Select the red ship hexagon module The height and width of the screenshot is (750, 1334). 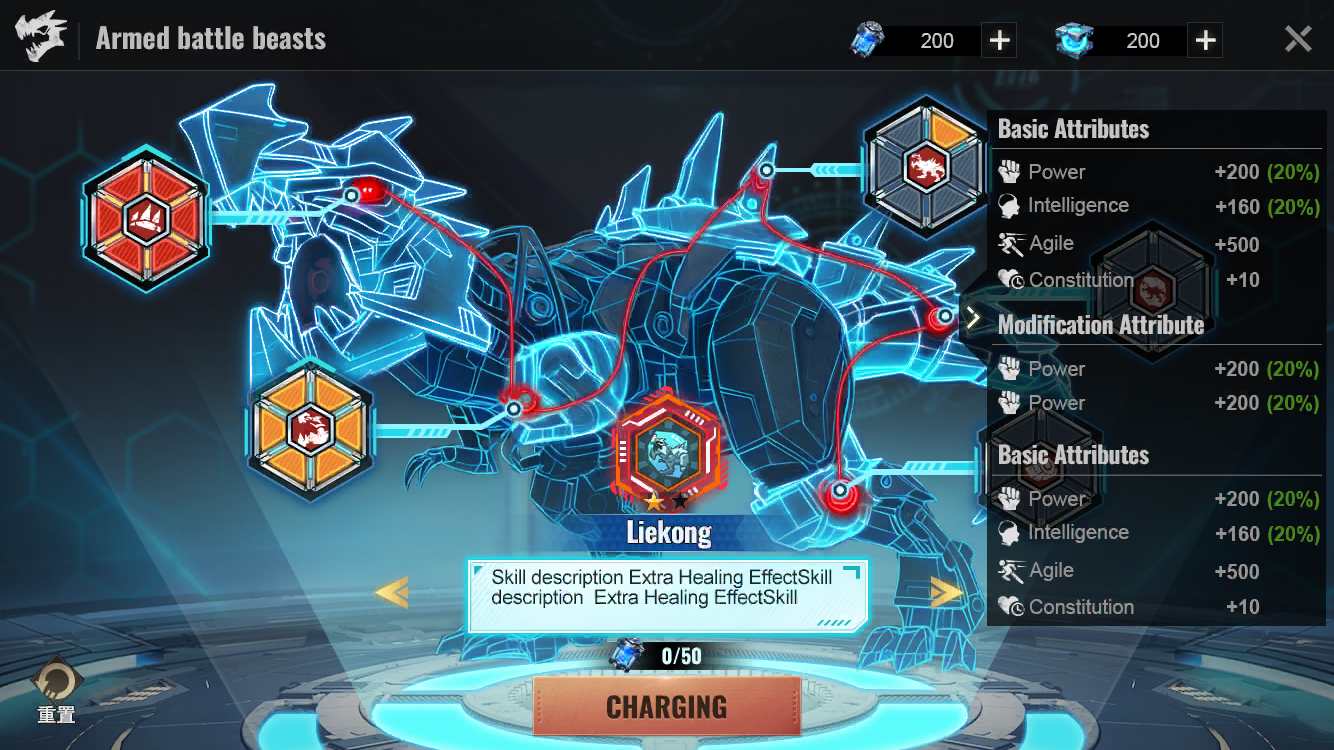(x=146, y=217)
